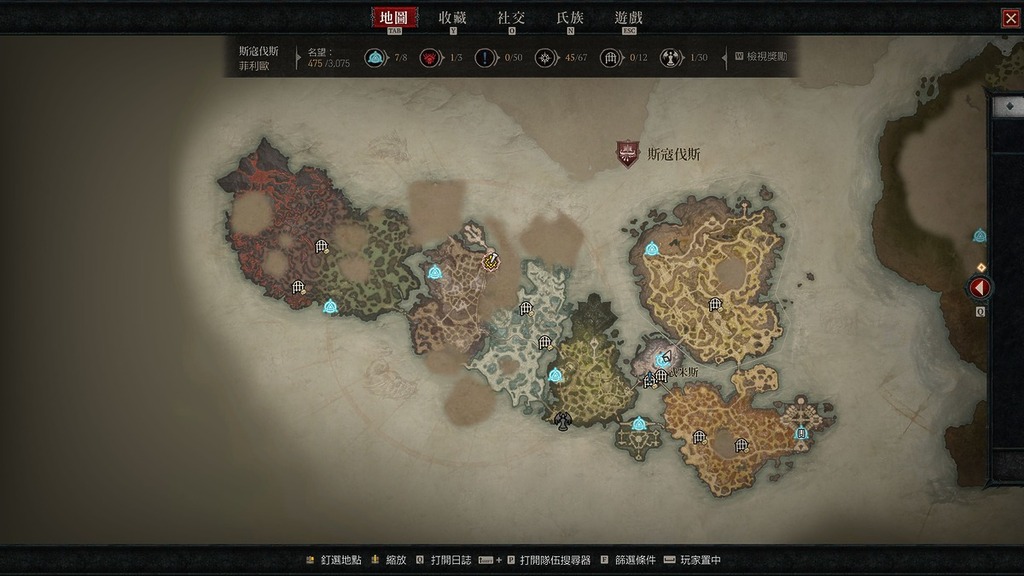Open the journal via 打開日誌
This screenshot has width=1024, height=576.
pos(445,560)
